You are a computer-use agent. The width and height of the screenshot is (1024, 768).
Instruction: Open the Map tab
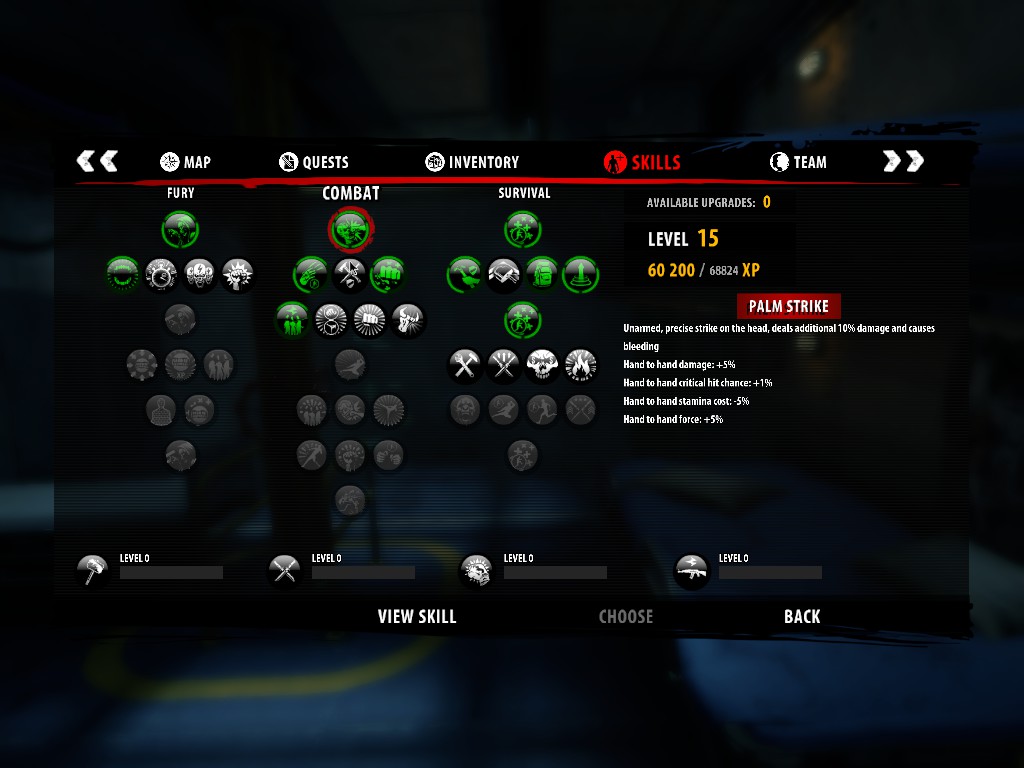point(185,162)
